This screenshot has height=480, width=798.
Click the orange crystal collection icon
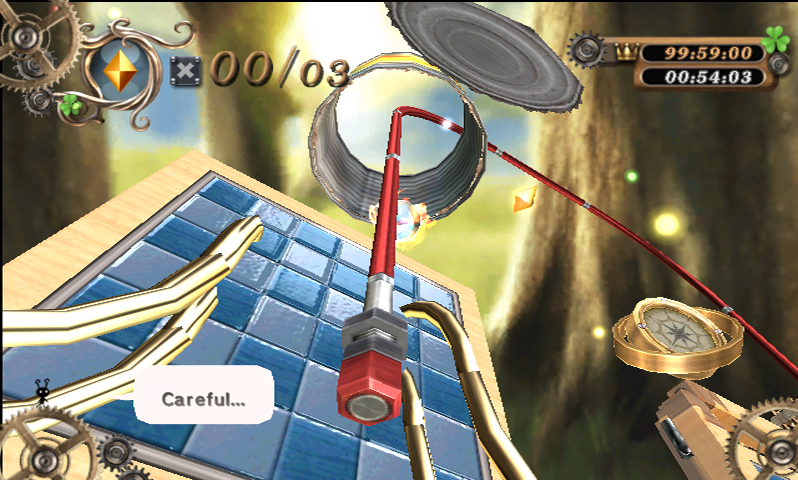coord(120,72)
